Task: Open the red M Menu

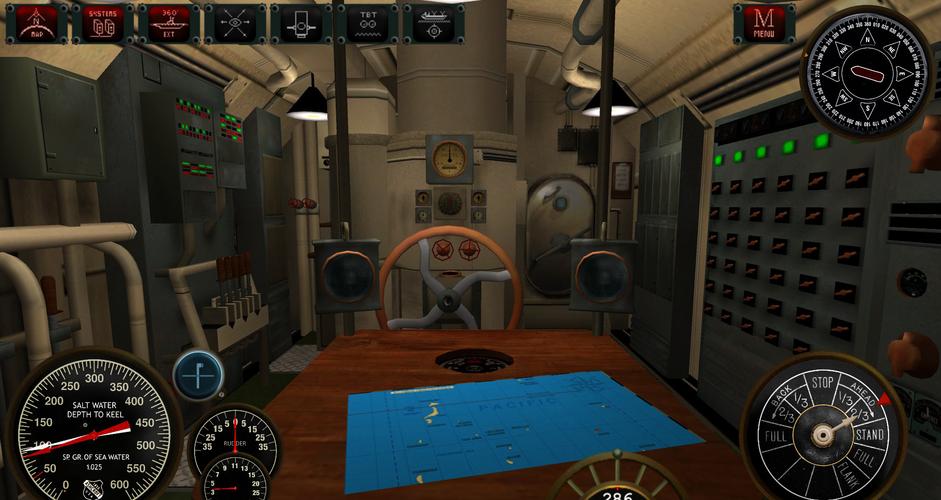Action: tap(764, 22)
